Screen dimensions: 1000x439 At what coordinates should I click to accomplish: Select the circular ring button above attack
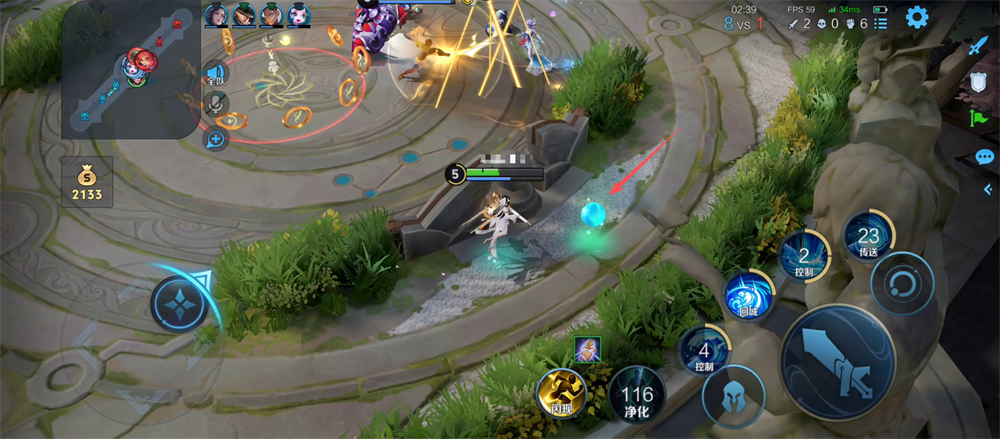(x=901, y=283)
